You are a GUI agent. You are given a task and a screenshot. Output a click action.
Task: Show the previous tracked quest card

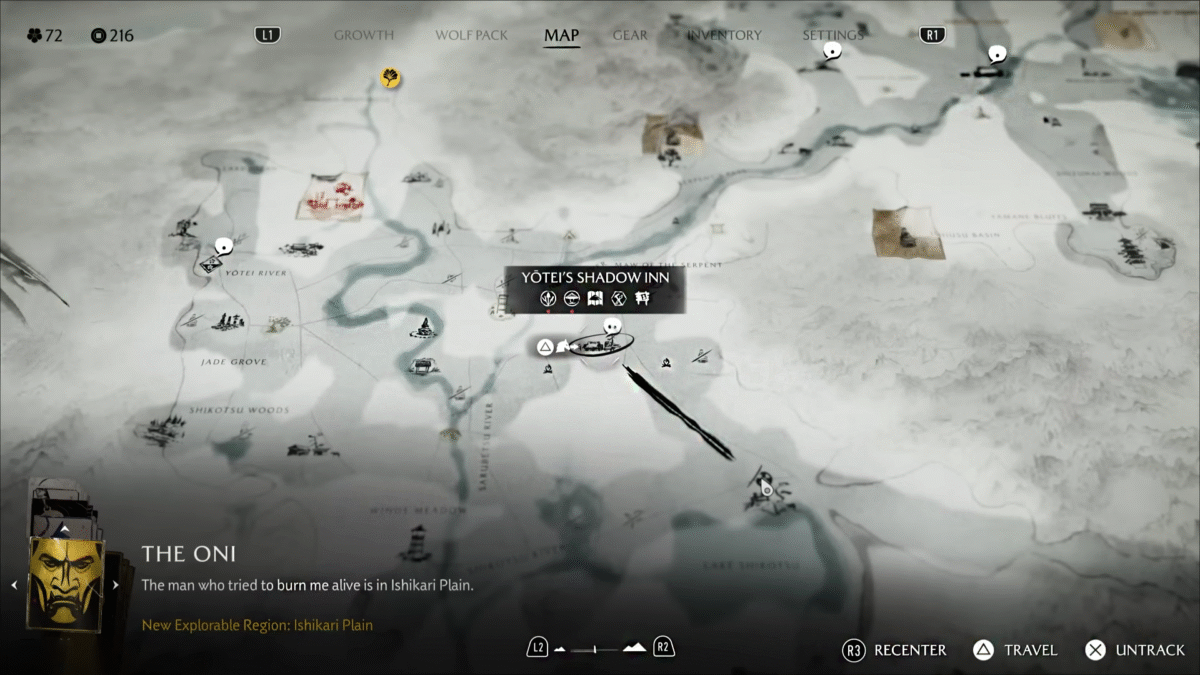[14, 585]
